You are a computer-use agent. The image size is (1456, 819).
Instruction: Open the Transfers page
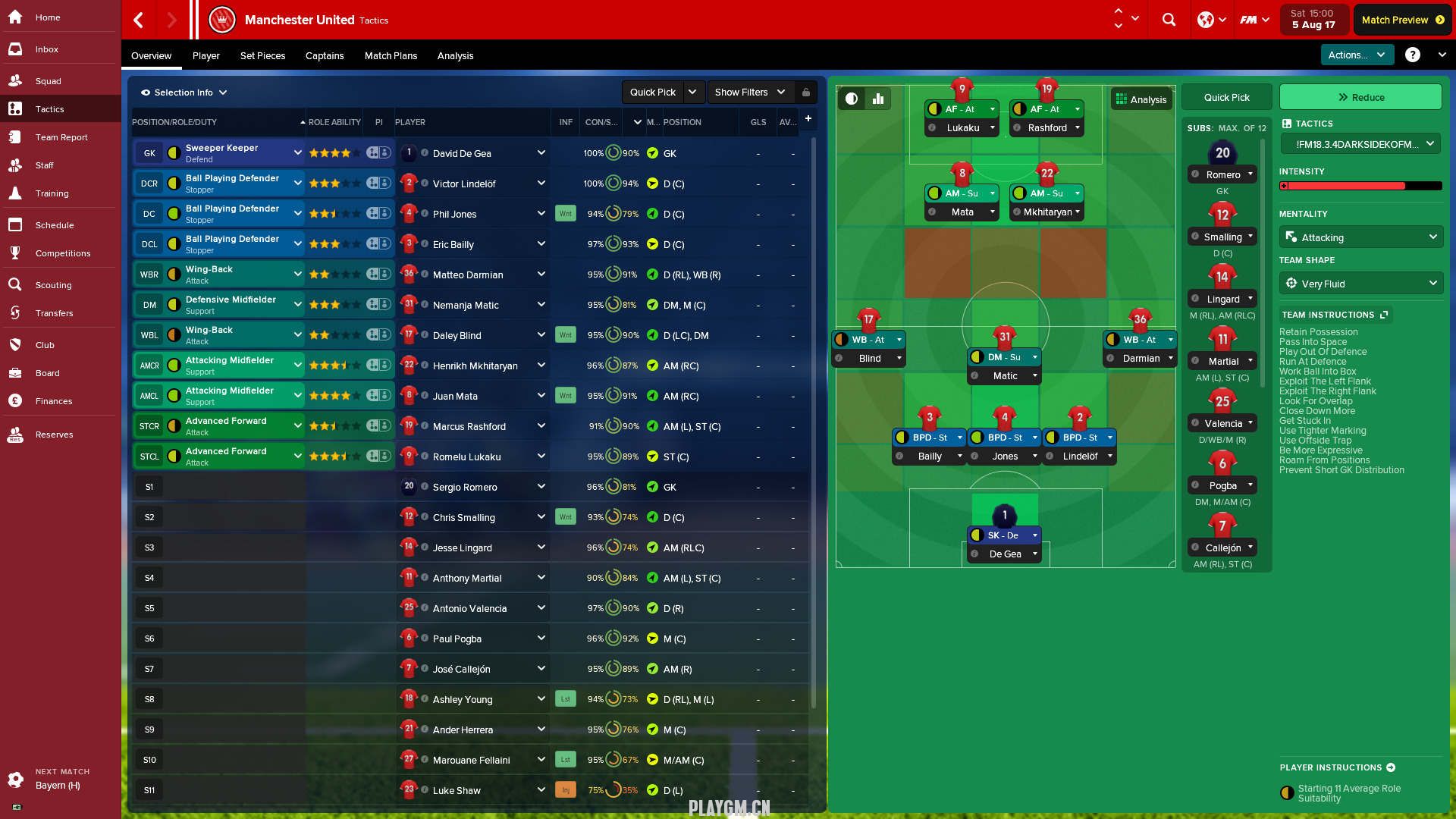pyautogui.click(x=54, y=313)
